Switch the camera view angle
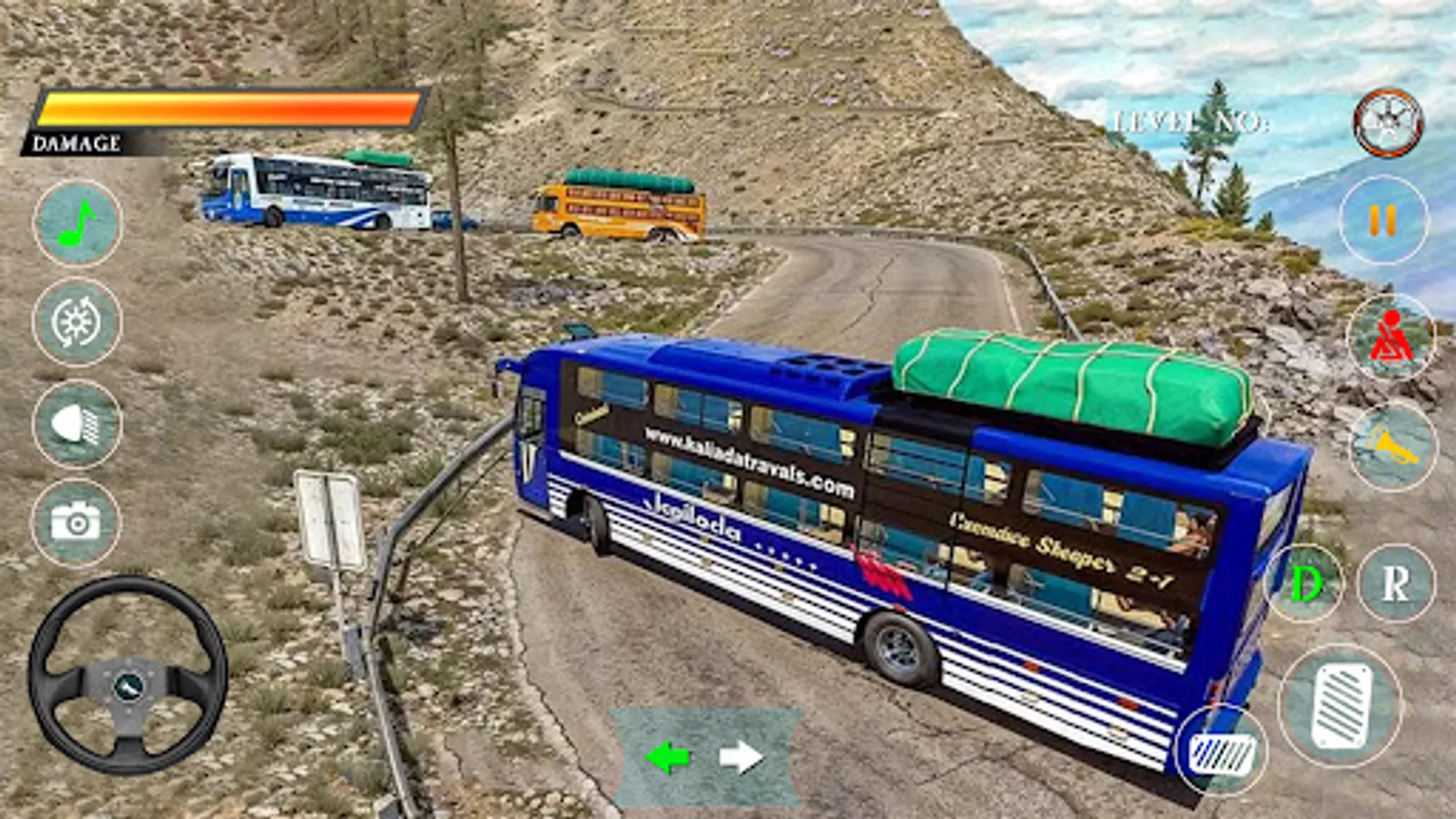This screenshot has width=1456, height=819. pos(77,323)
